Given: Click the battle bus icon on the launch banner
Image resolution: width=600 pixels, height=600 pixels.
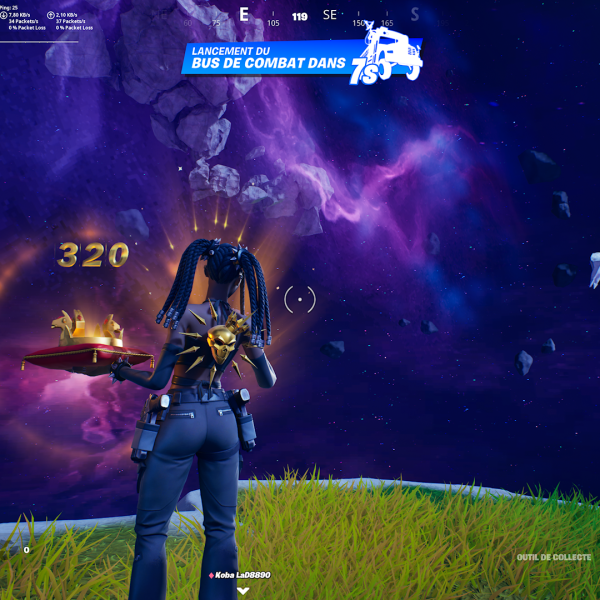Looking at the screenshot, I should coord(391,48).
